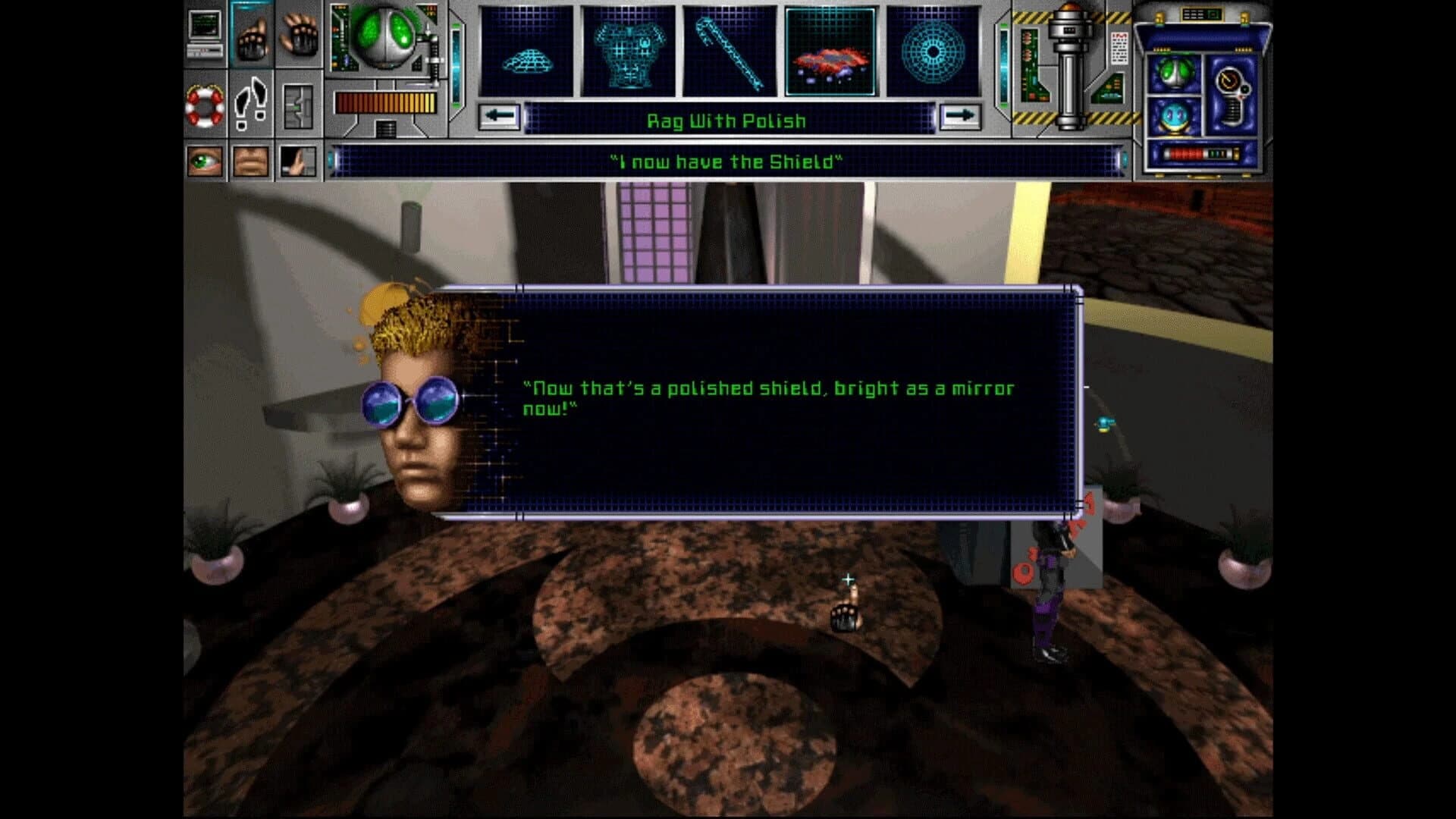Click the blue orb in the equipment case
Viewport: 1456px width, 819px height.
(1175, 116)
